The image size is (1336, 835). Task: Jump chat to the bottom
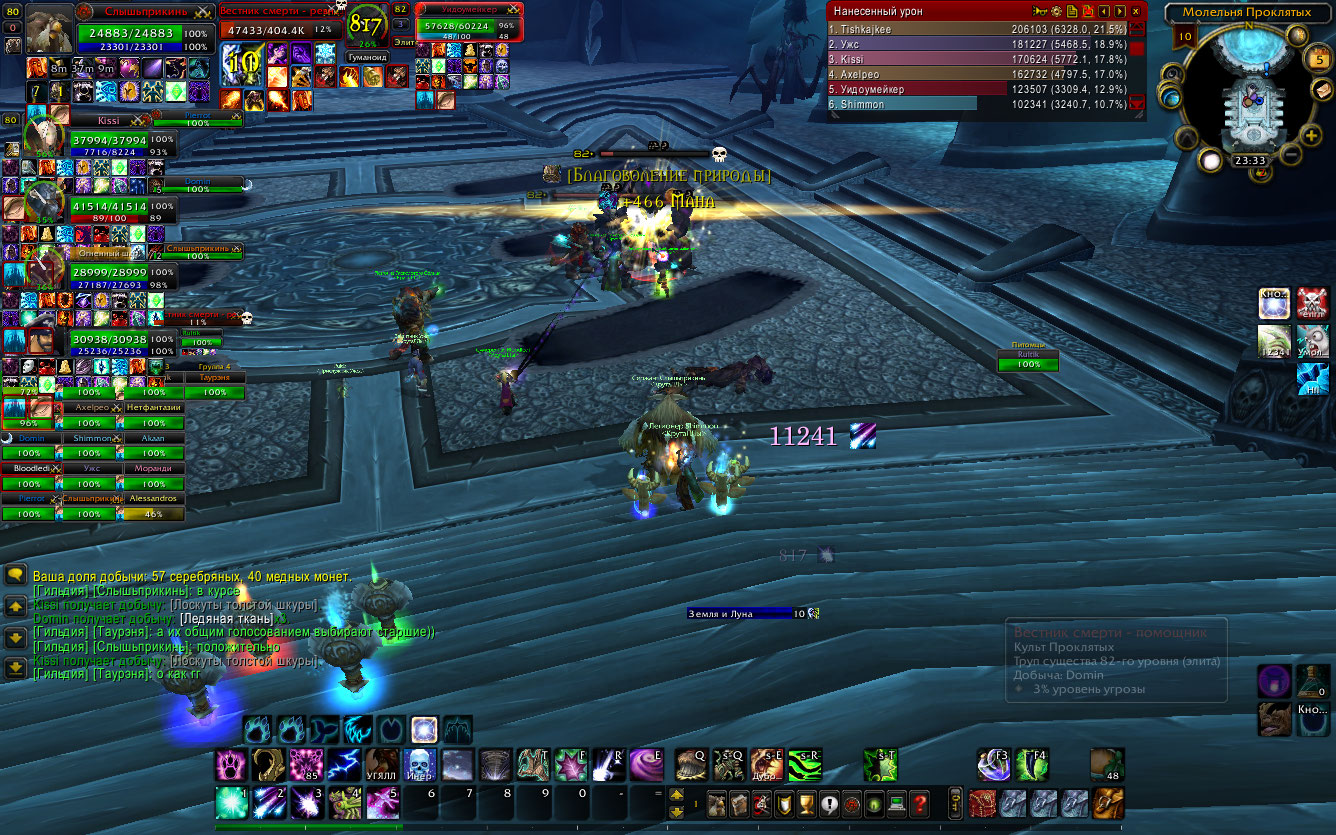[x=15, y=668]
